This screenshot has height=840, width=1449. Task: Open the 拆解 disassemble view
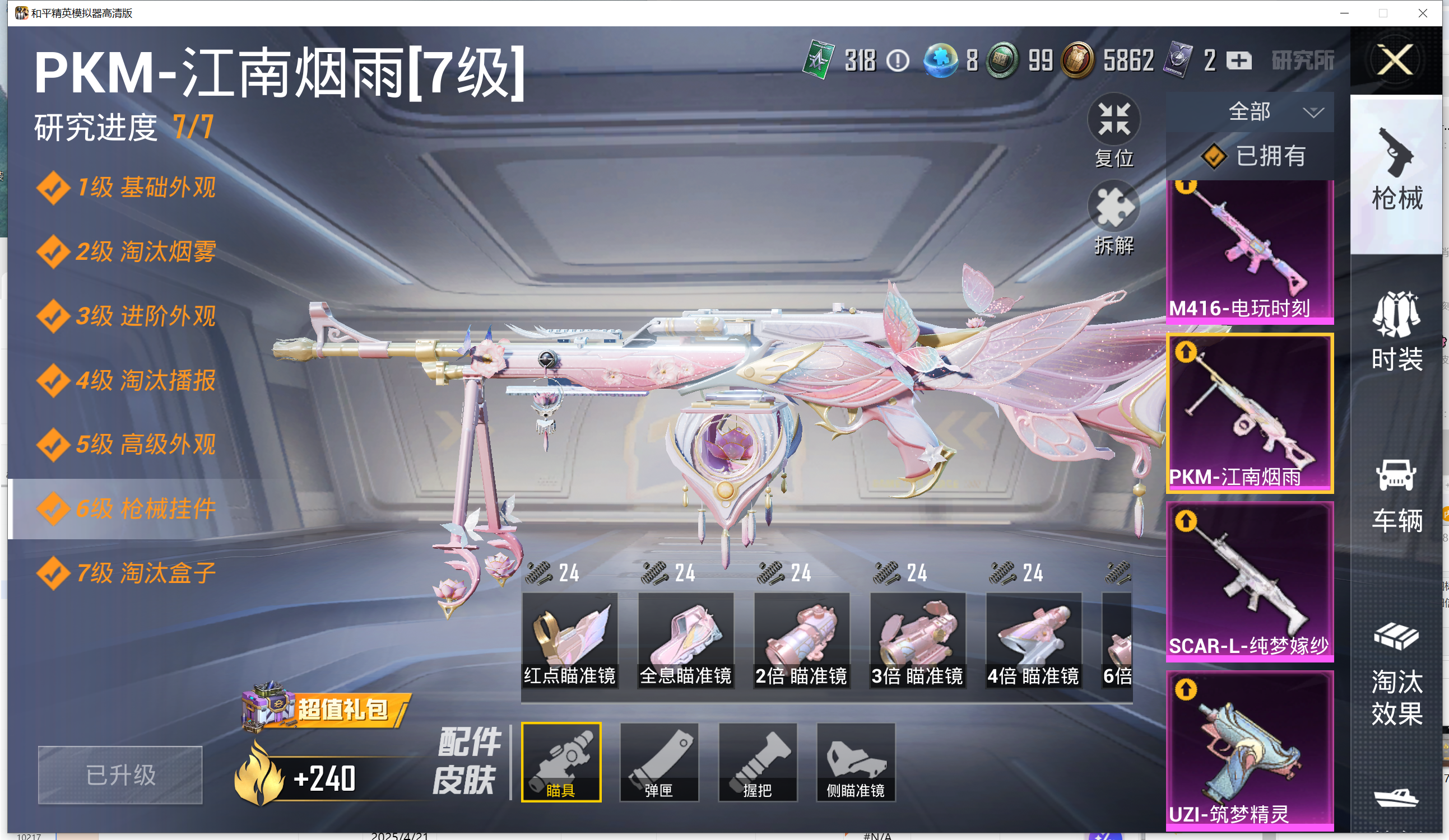[1114, 218]
